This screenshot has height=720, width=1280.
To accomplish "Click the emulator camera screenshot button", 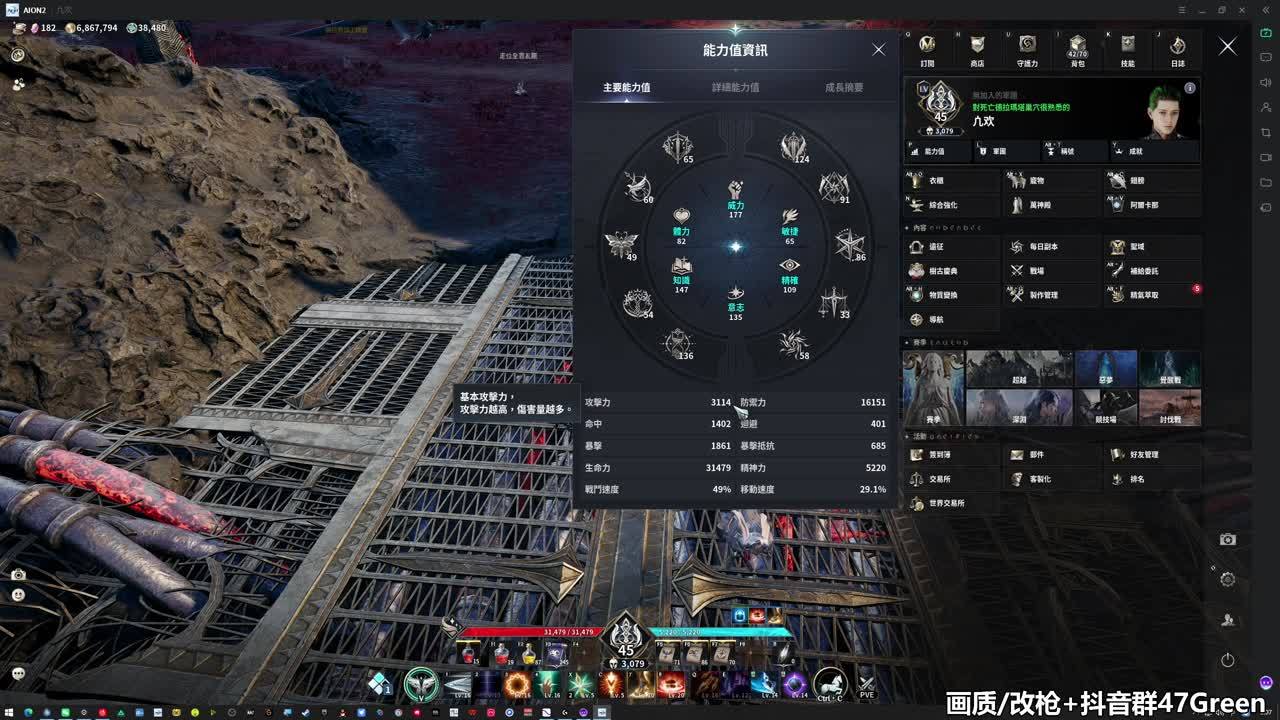I will (x=1227, y=540).
